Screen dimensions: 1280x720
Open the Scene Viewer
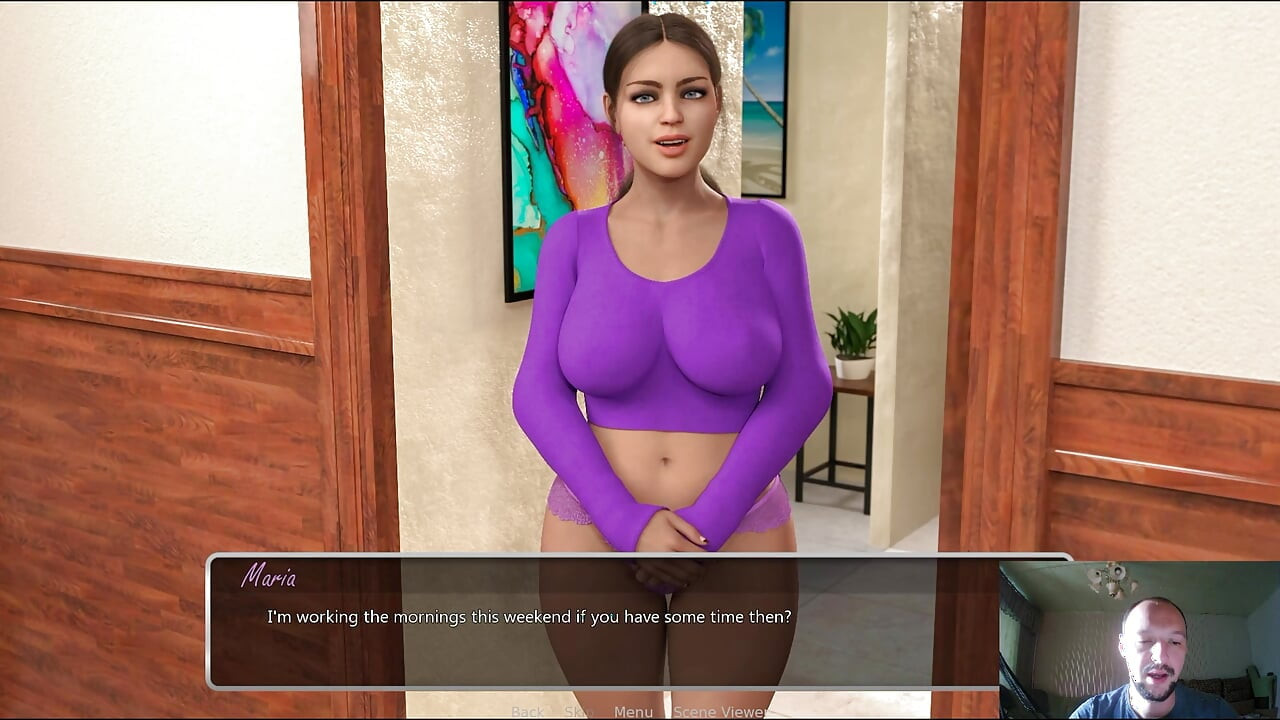pyautogui.click(x=720, y=711)
